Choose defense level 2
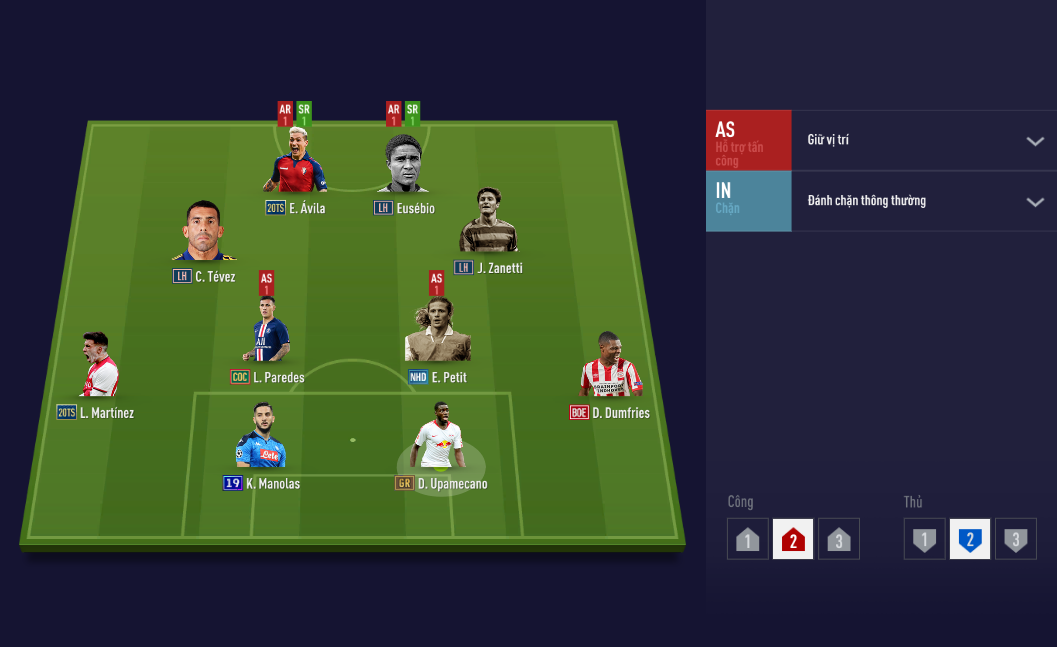 point(970,539)
